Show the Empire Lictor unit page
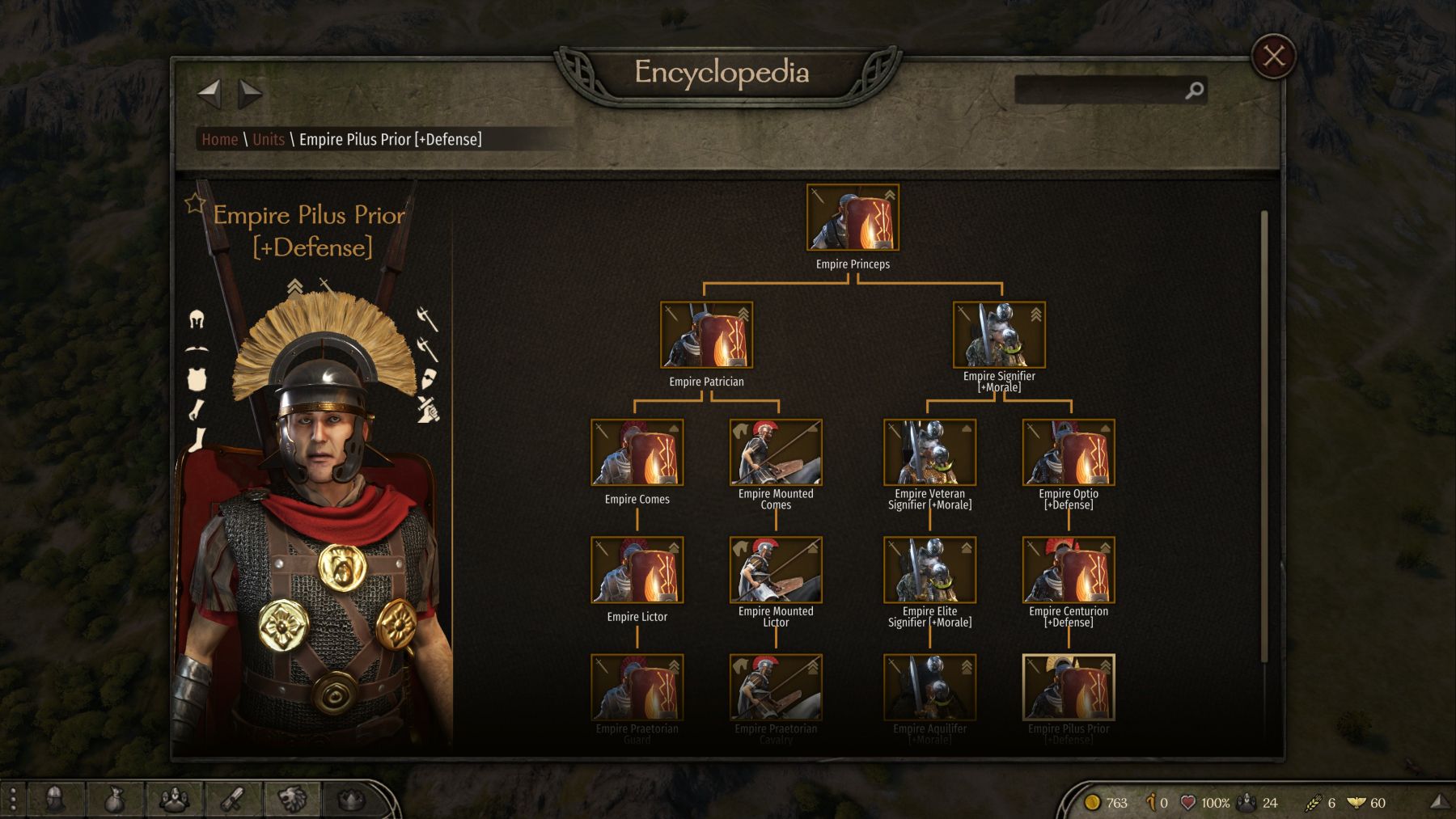 [637, 570]
